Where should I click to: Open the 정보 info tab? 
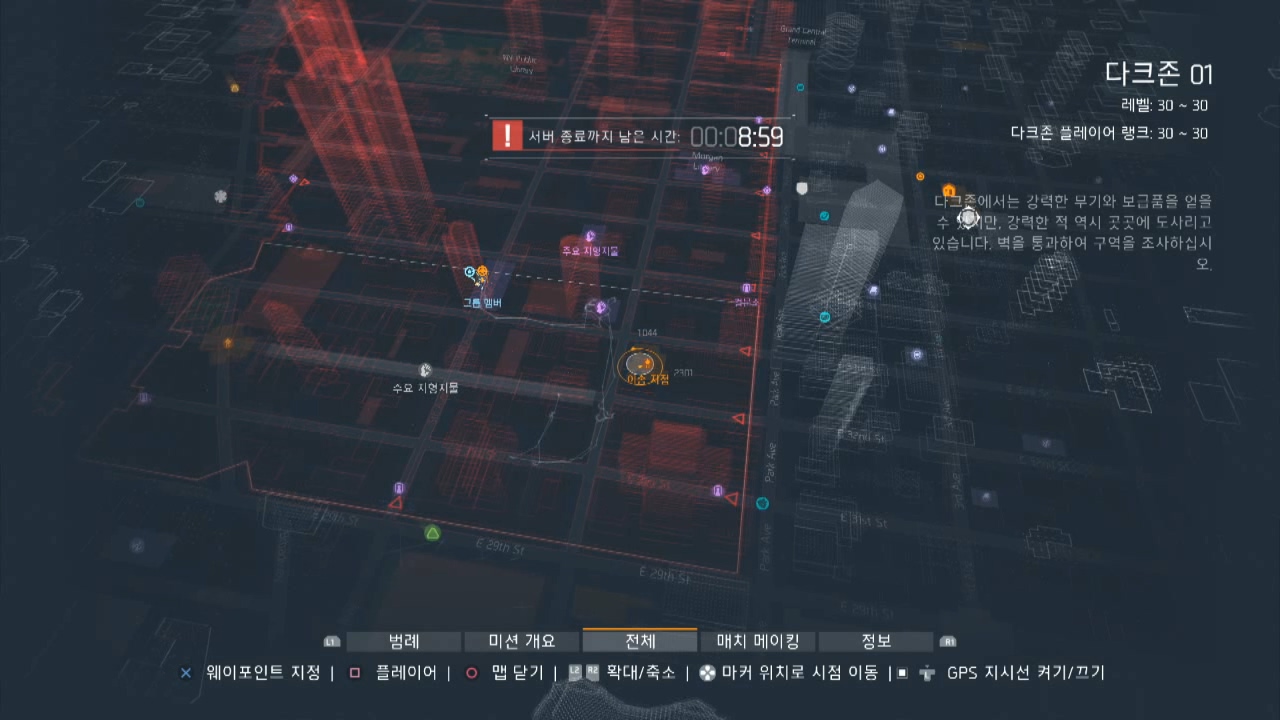pyautogui.click(x=873, y=641)
